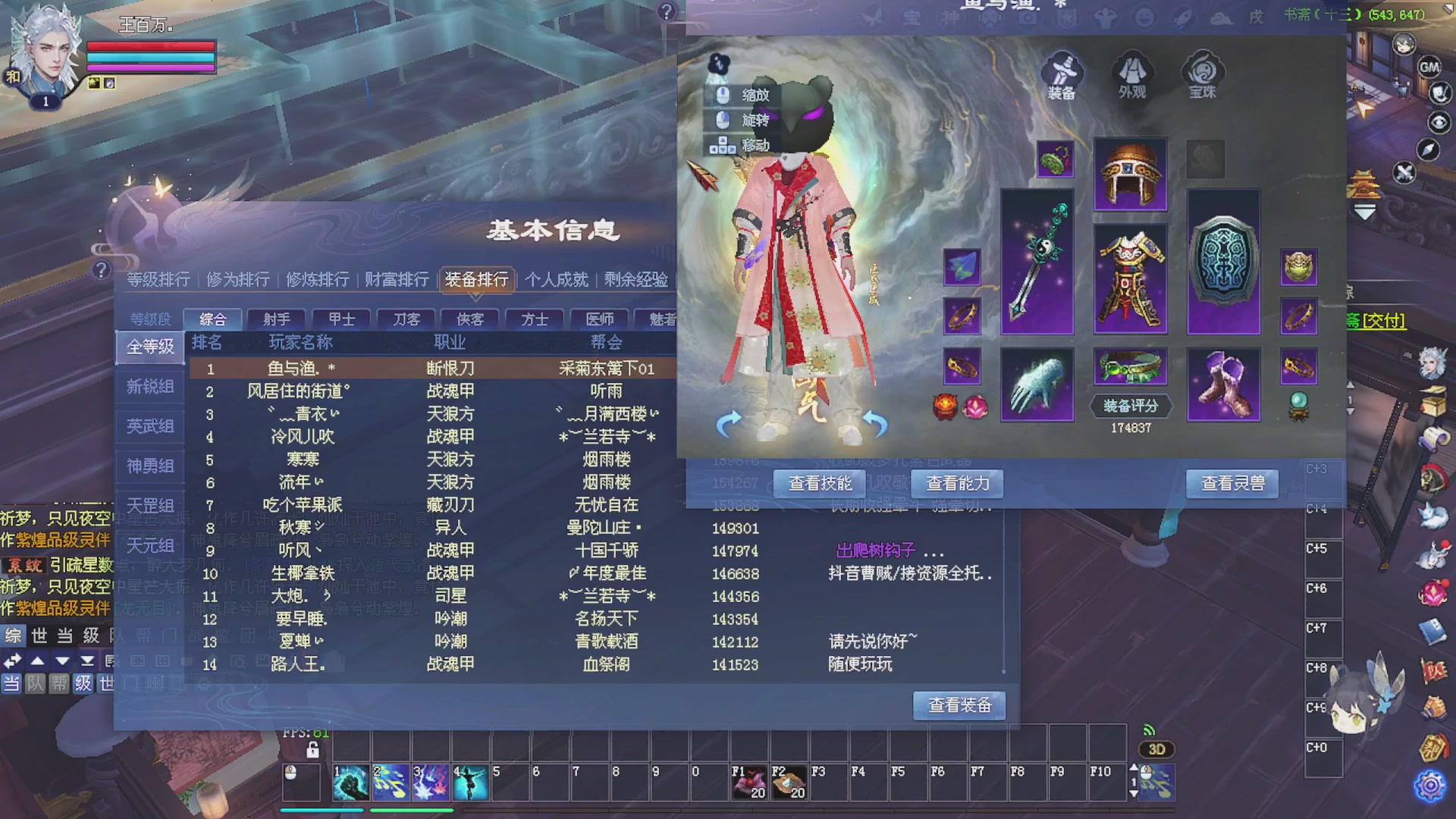Viewport: 1456px width, 819px height.
Task: Open the 宝珠 (Gem) panel icon
Action: pyautogui.click(x=1203, y=74)
